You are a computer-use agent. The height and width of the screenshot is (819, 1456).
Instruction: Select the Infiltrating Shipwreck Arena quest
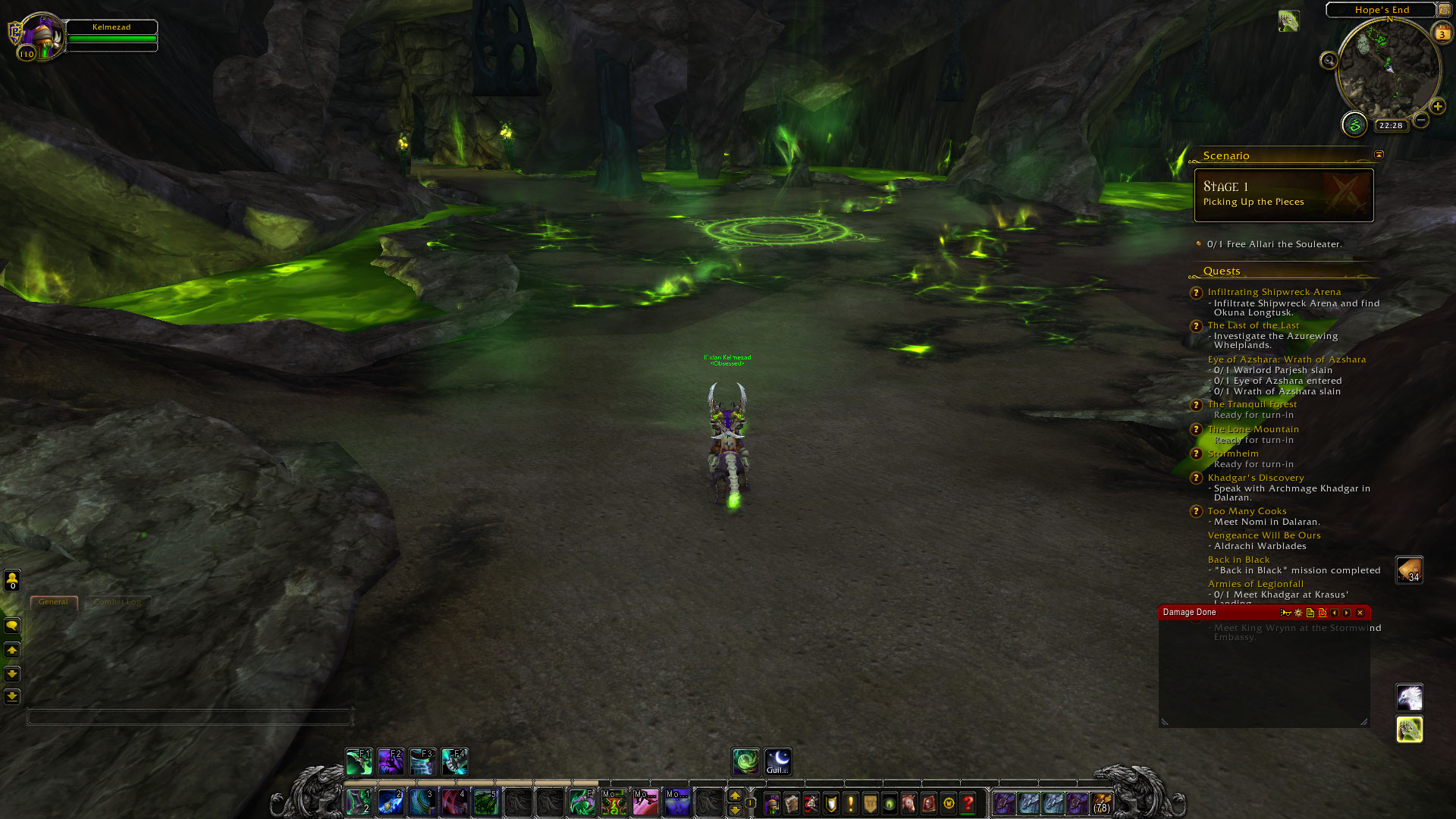(1274, 292)
